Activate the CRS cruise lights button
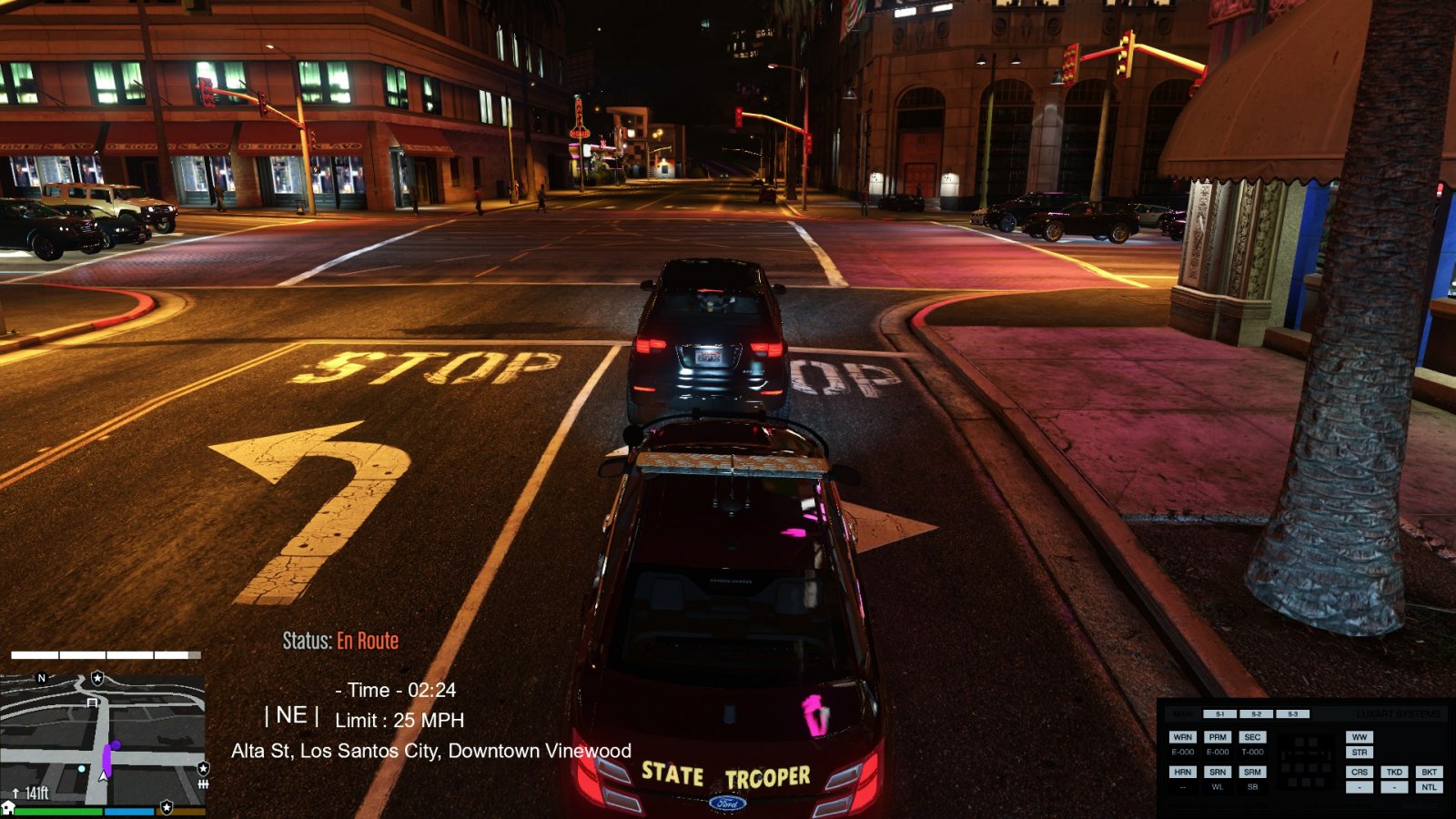Image resolution: width=1456 pixels, height=819 pixels. click(x=1360, y=772)
